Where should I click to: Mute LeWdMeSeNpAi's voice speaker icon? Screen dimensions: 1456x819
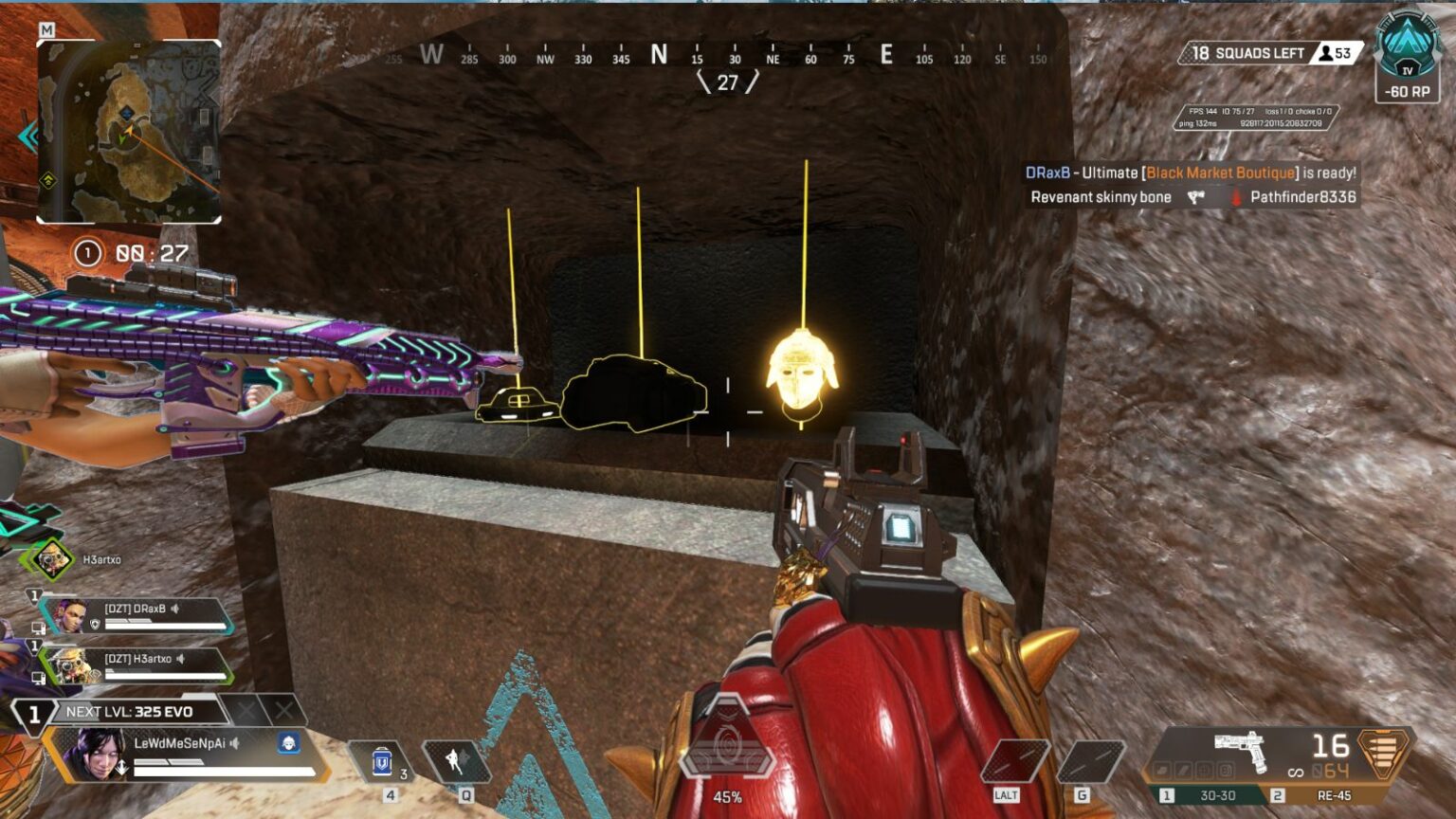click(234, 743)
